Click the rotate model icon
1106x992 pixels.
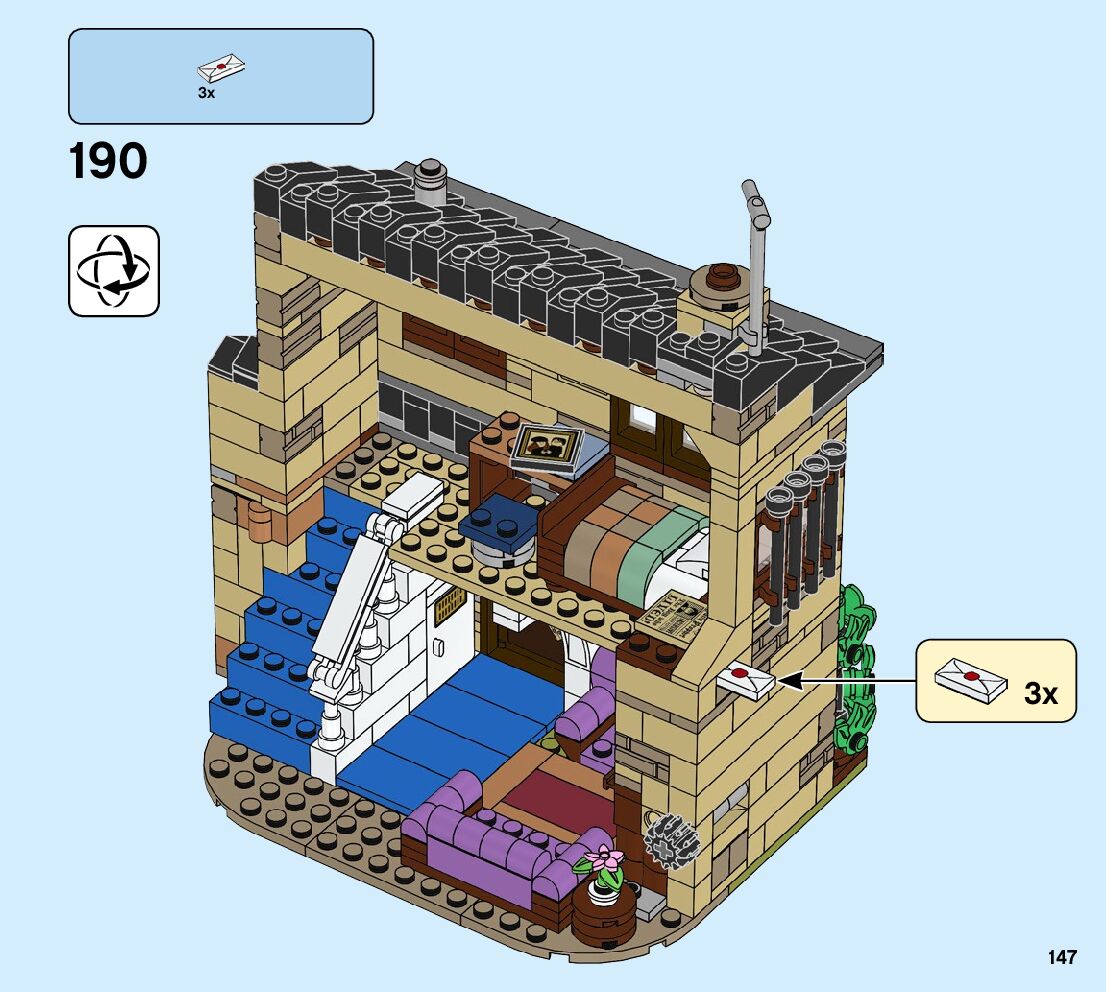pyautogui.click(x=113, y=271)
